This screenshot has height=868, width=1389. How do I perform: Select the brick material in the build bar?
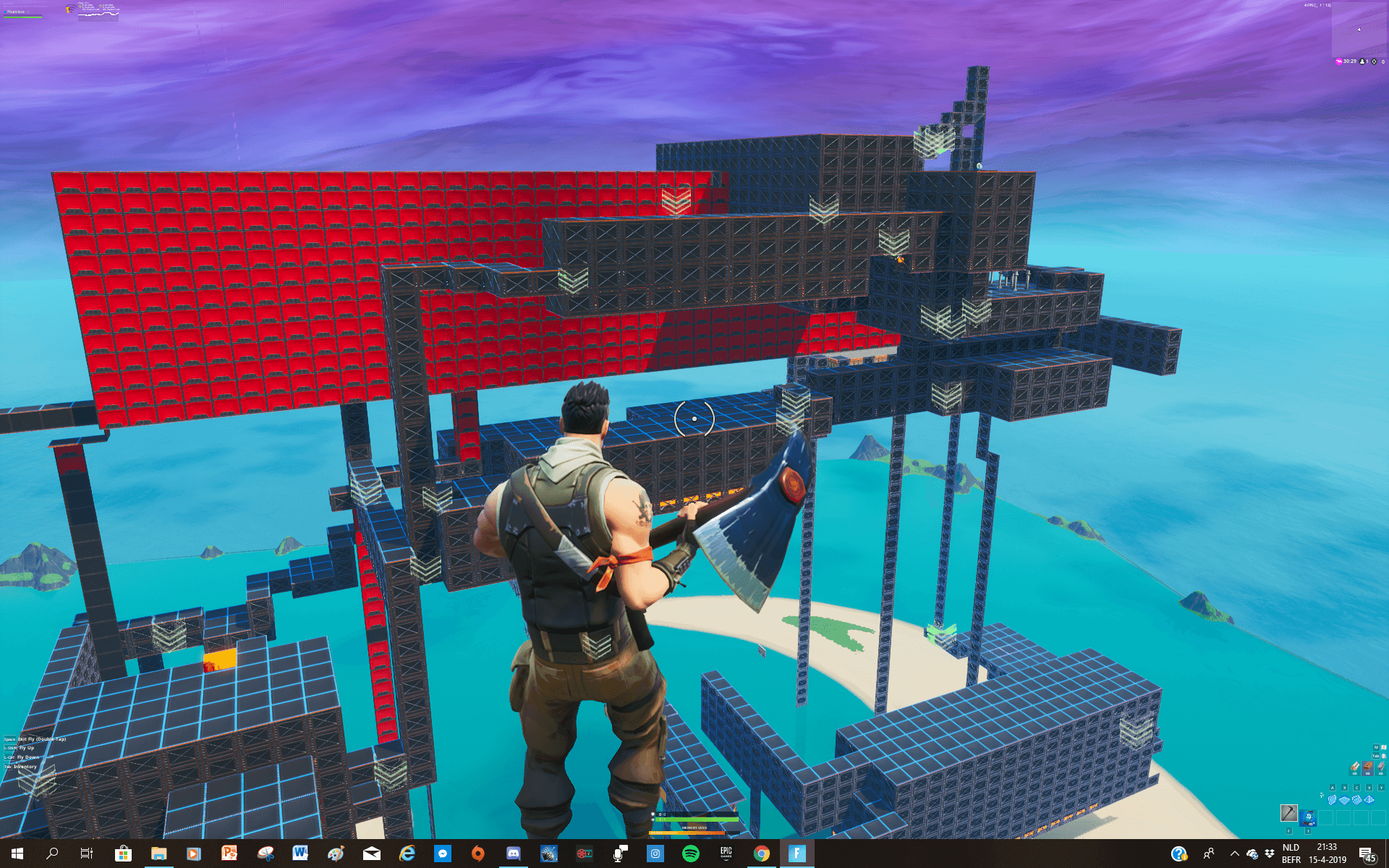[1368, 768]
